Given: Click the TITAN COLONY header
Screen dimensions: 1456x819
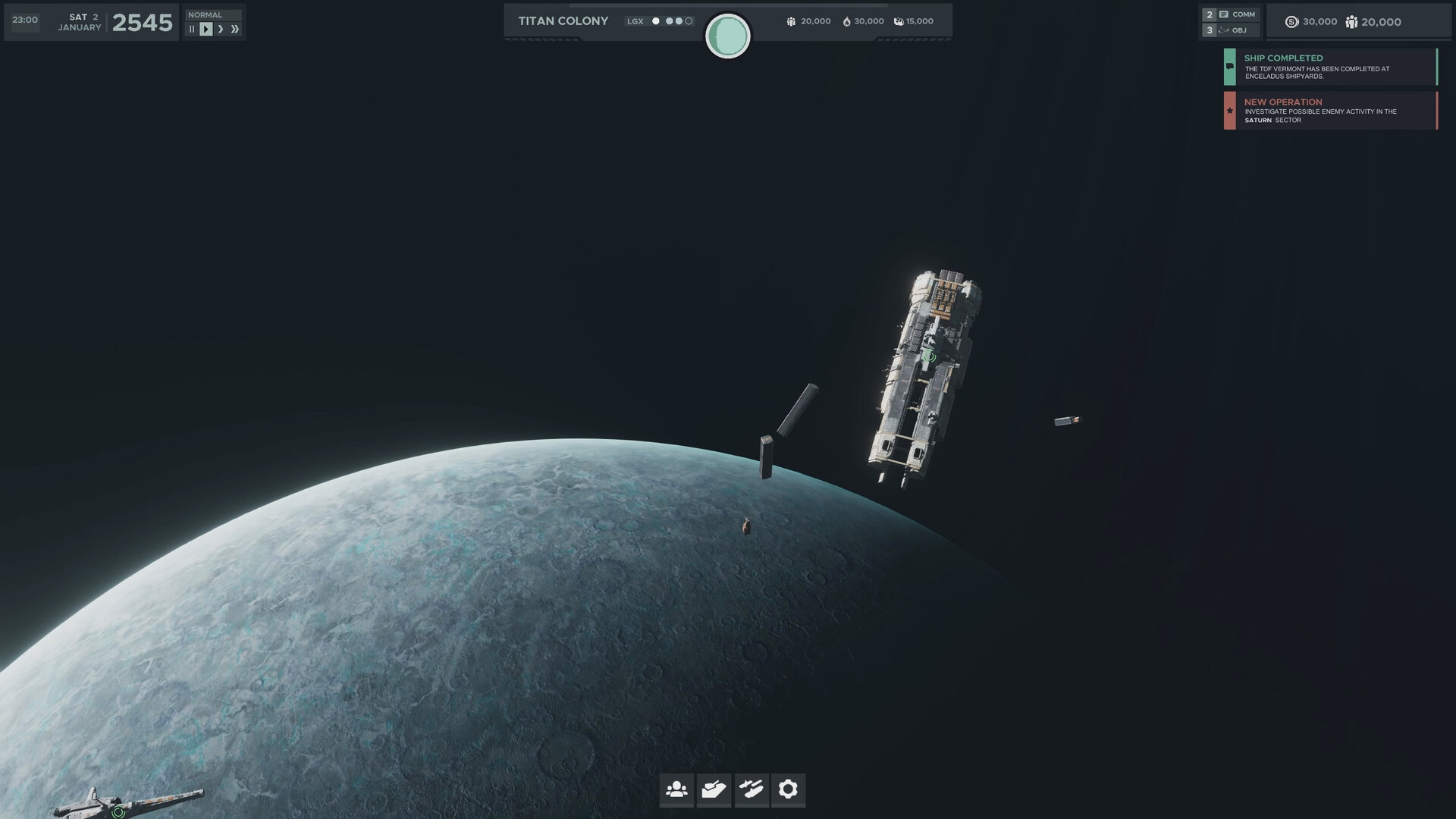Looking at the screenshot, I should click(x=563, y=20).
